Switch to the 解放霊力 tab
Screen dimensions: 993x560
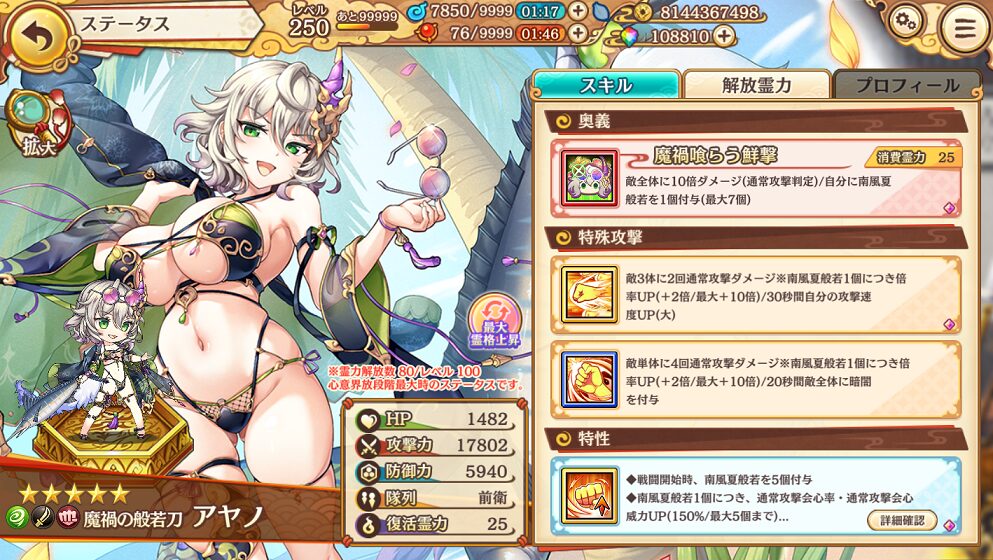point(756,85)
